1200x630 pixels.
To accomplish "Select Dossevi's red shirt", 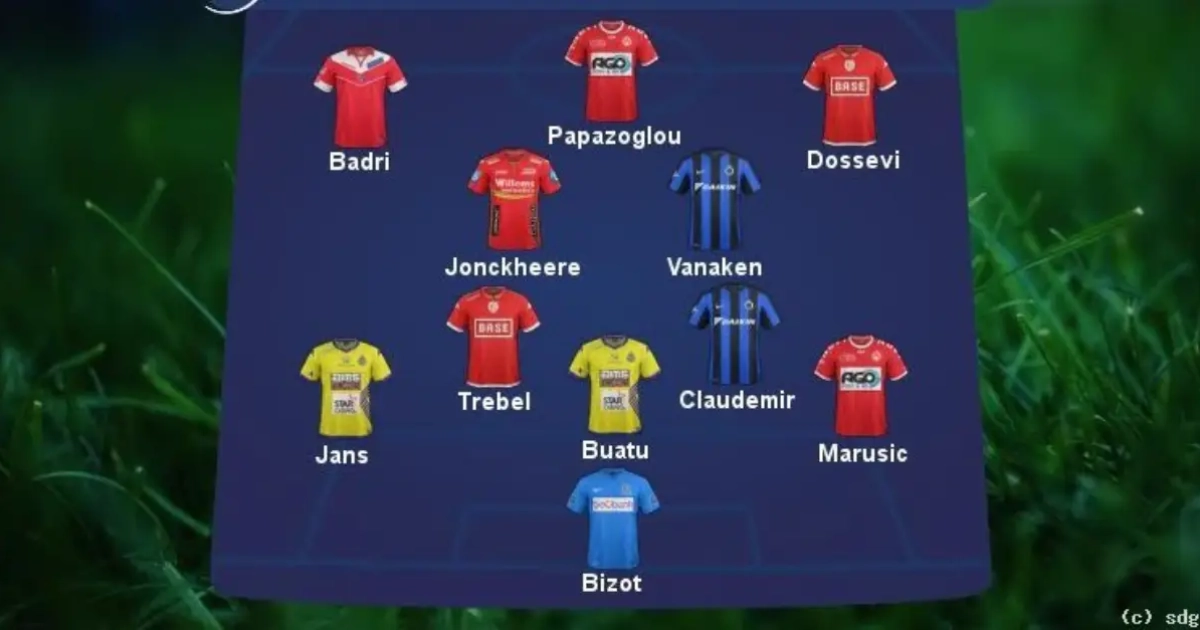I will [x=849, y=95].
